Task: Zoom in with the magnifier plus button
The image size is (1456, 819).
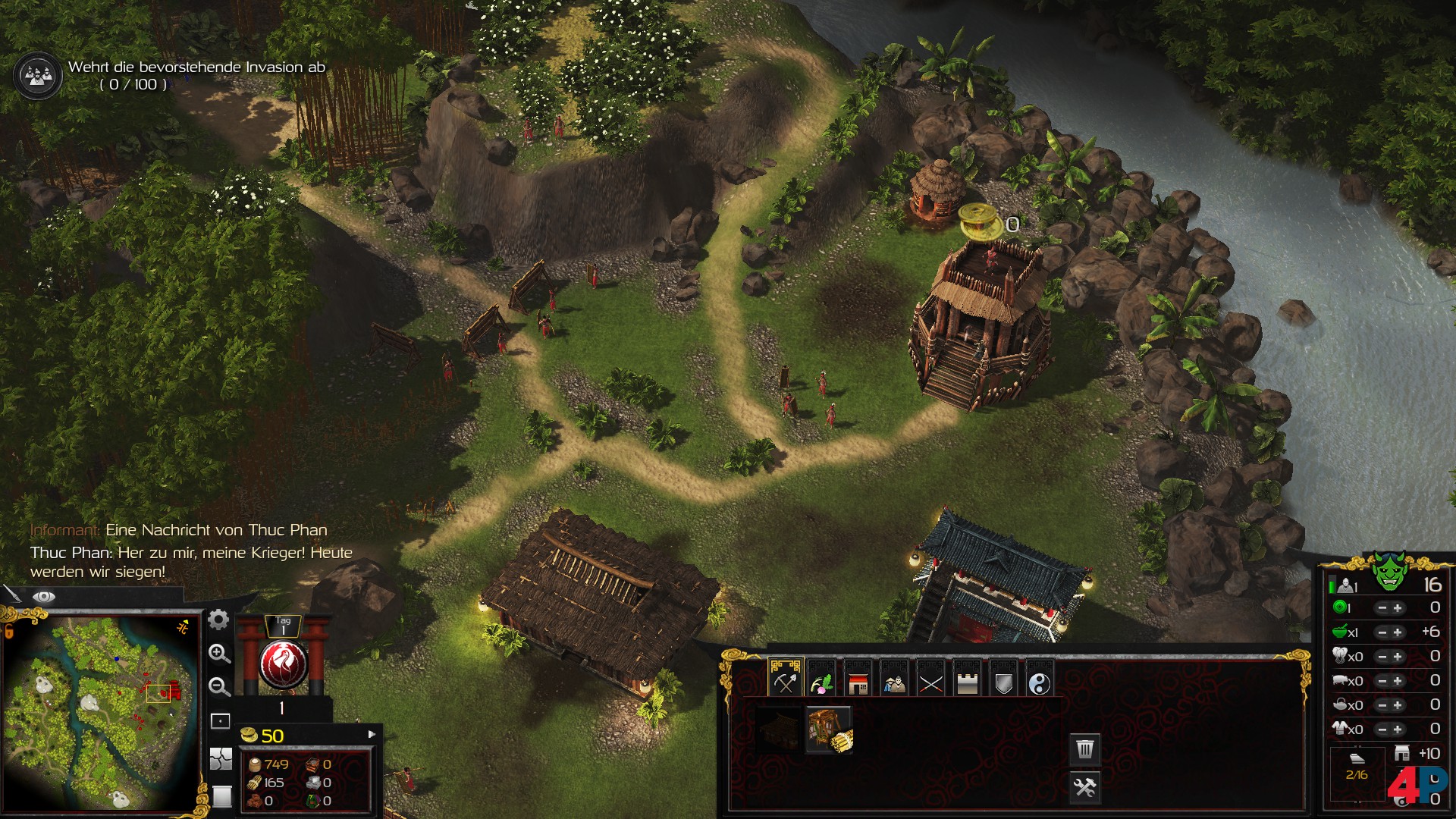Action: (219, 654)
